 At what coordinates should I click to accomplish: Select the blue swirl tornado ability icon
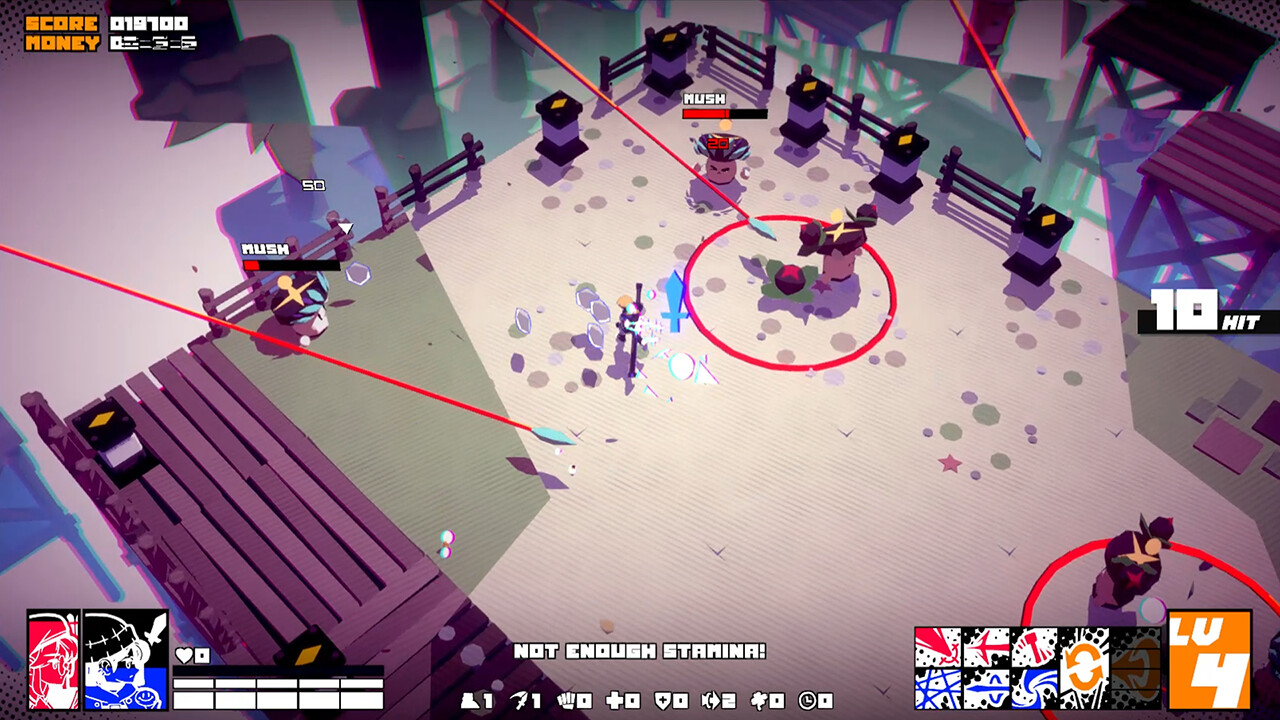pyautogui.click(x=1033, y=692)
